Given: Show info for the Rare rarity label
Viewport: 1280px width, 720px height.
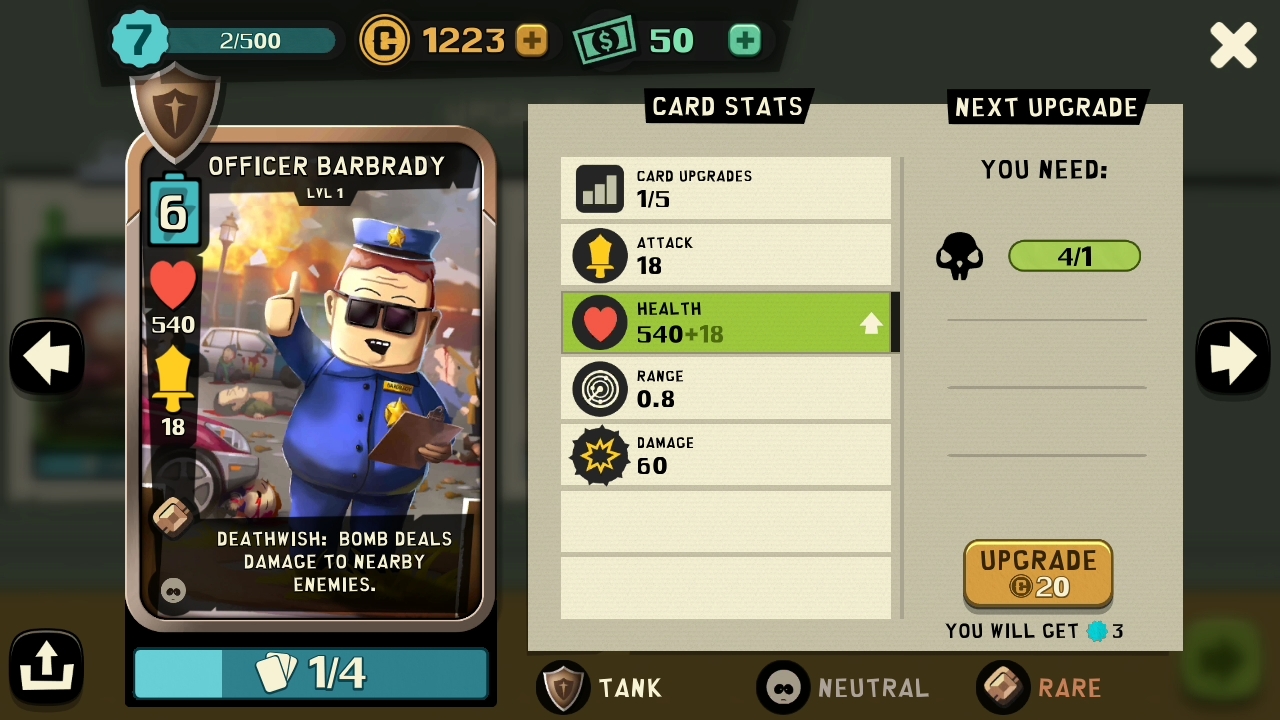Looking at the screenshot, I should [1040, 688].
